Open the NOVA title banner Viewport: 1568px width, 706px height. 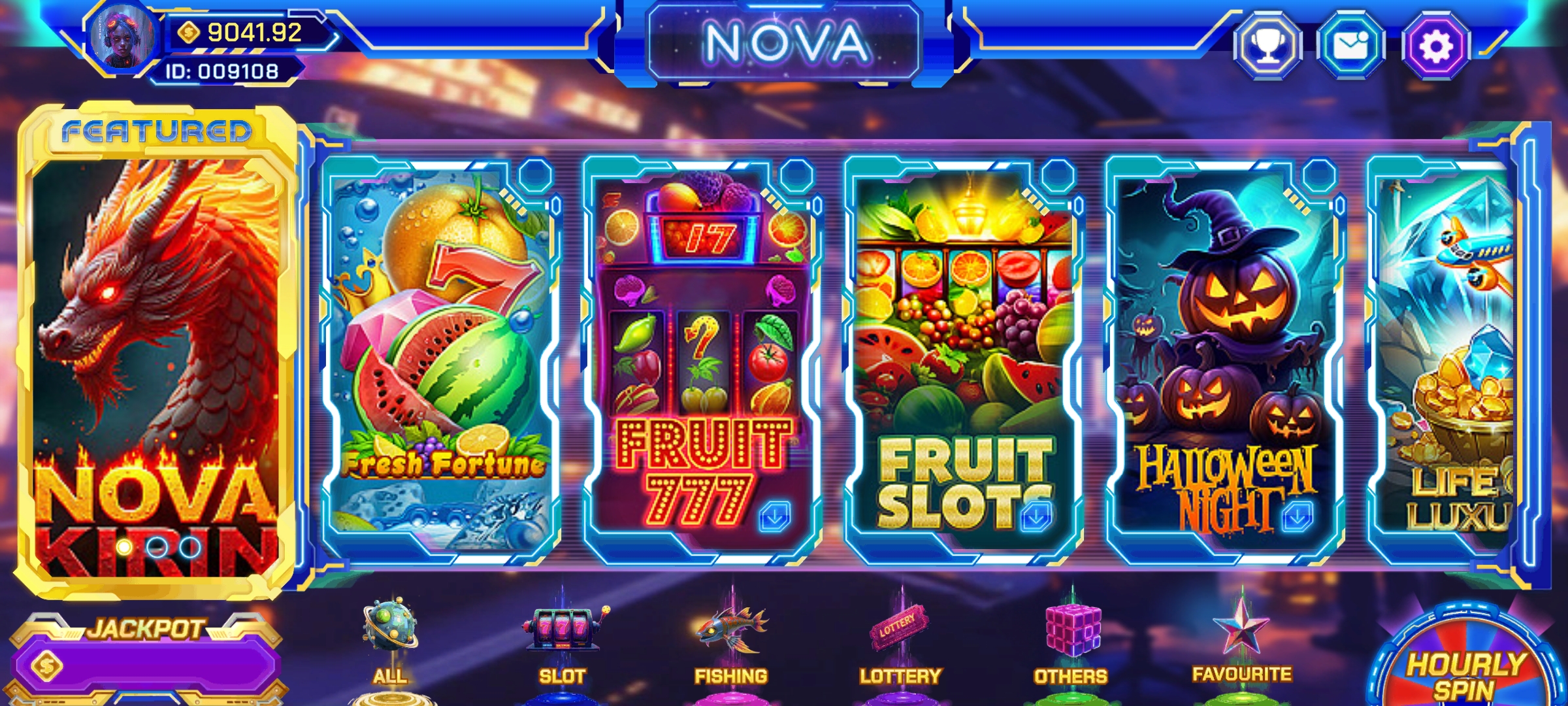pos(784,41)
